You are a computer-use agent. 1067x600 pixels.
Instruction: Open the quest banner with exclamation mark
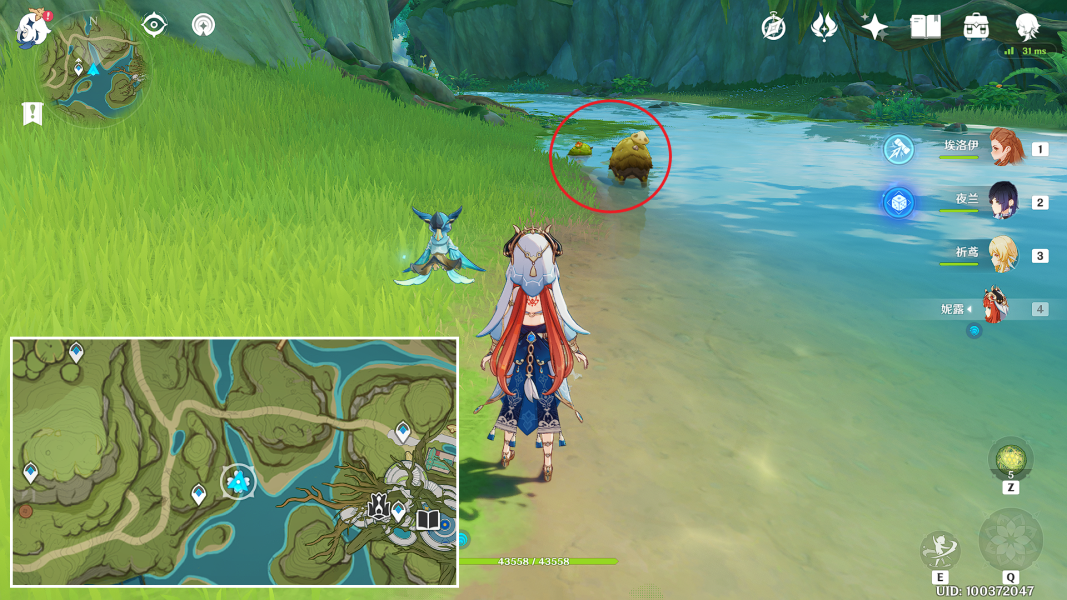pyautogui.click(x=31, y=113)
